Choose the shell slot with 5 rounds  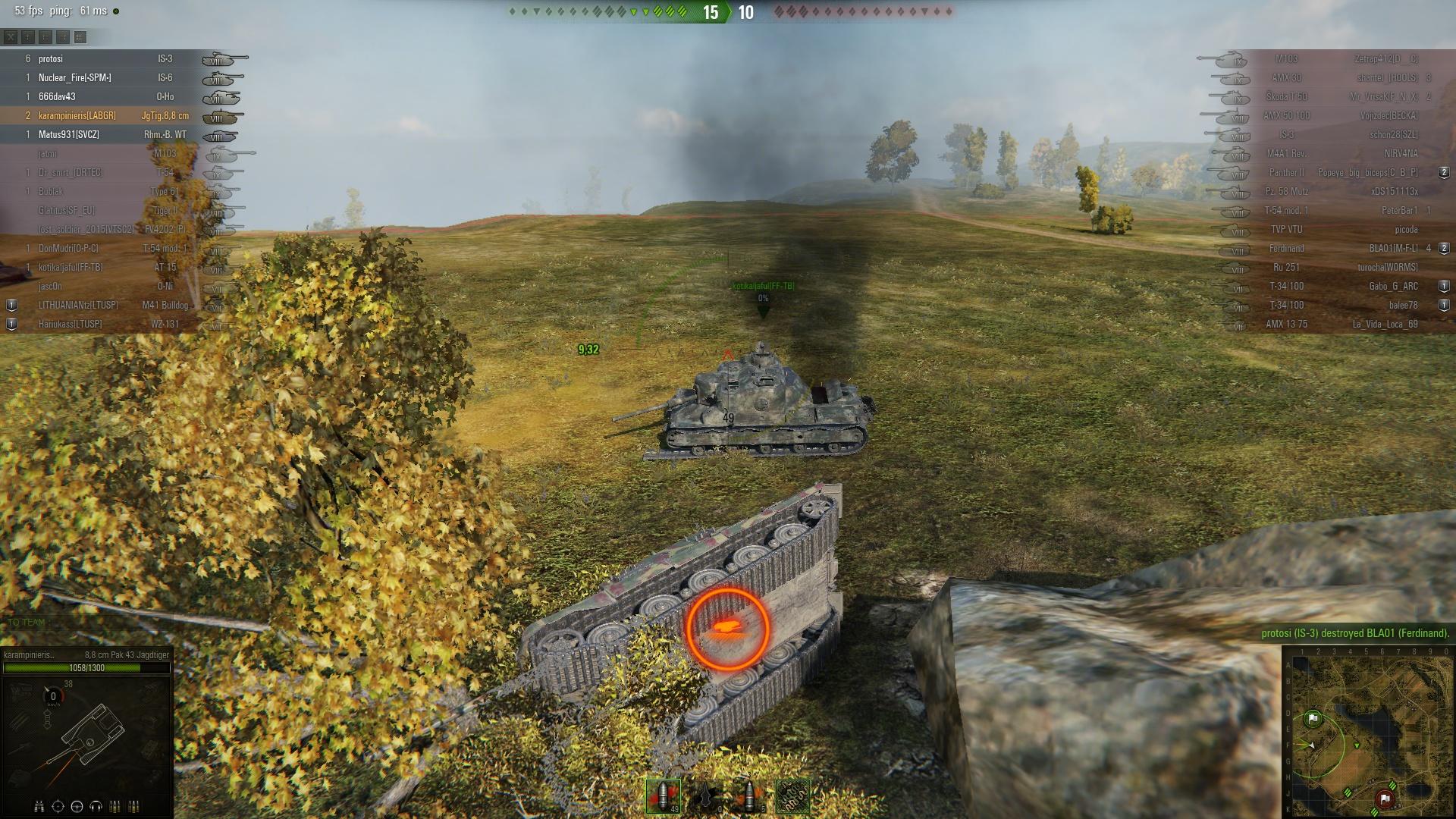tap(749, 796)
